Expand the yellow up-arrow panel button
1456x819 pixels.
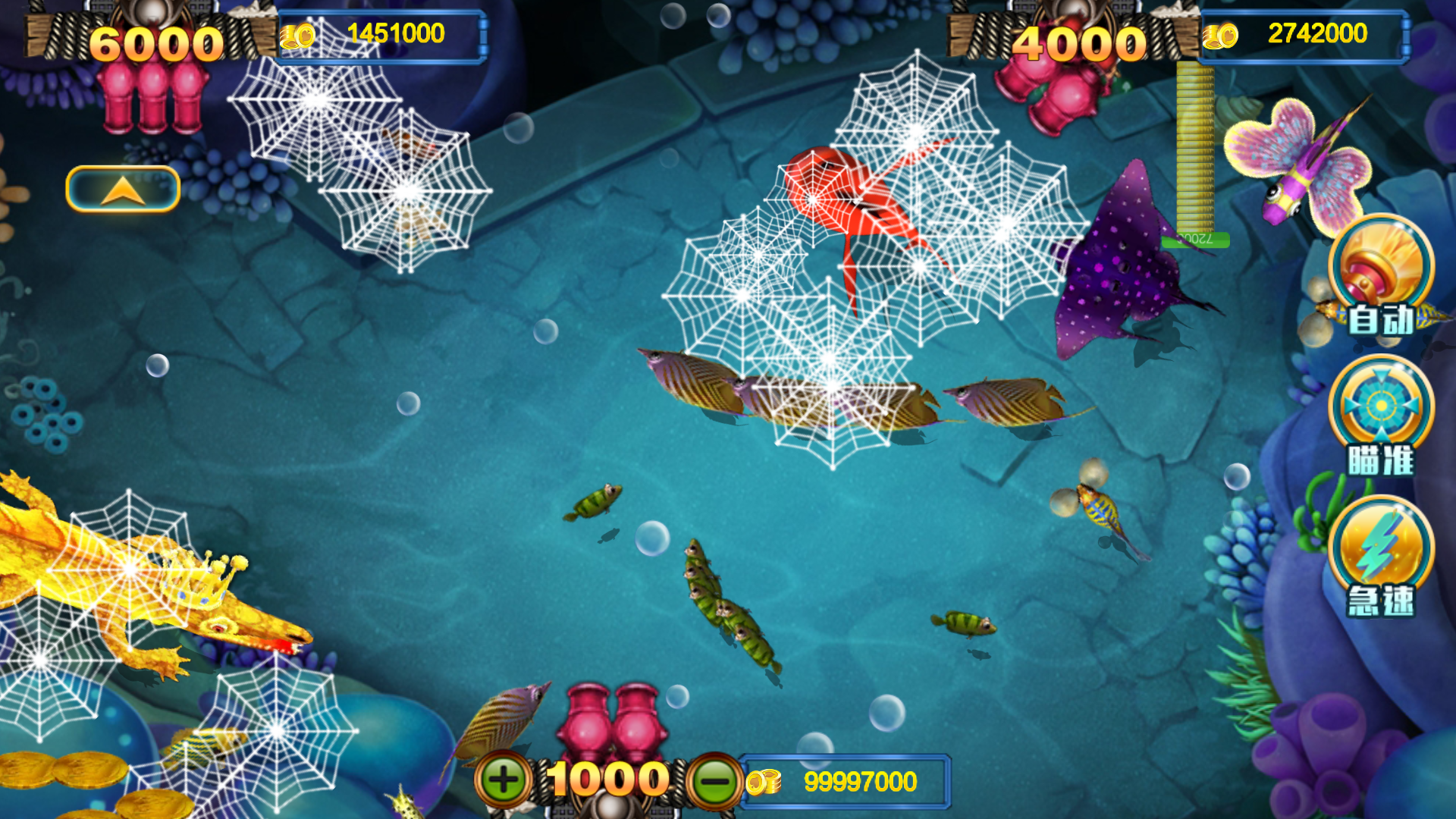click(123, 189)
